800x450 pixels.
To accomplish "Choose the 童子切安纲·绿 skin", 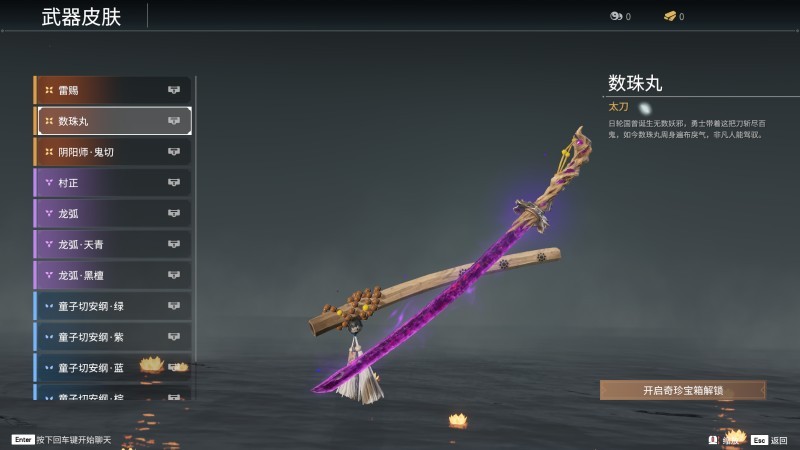I will (112, 306).
